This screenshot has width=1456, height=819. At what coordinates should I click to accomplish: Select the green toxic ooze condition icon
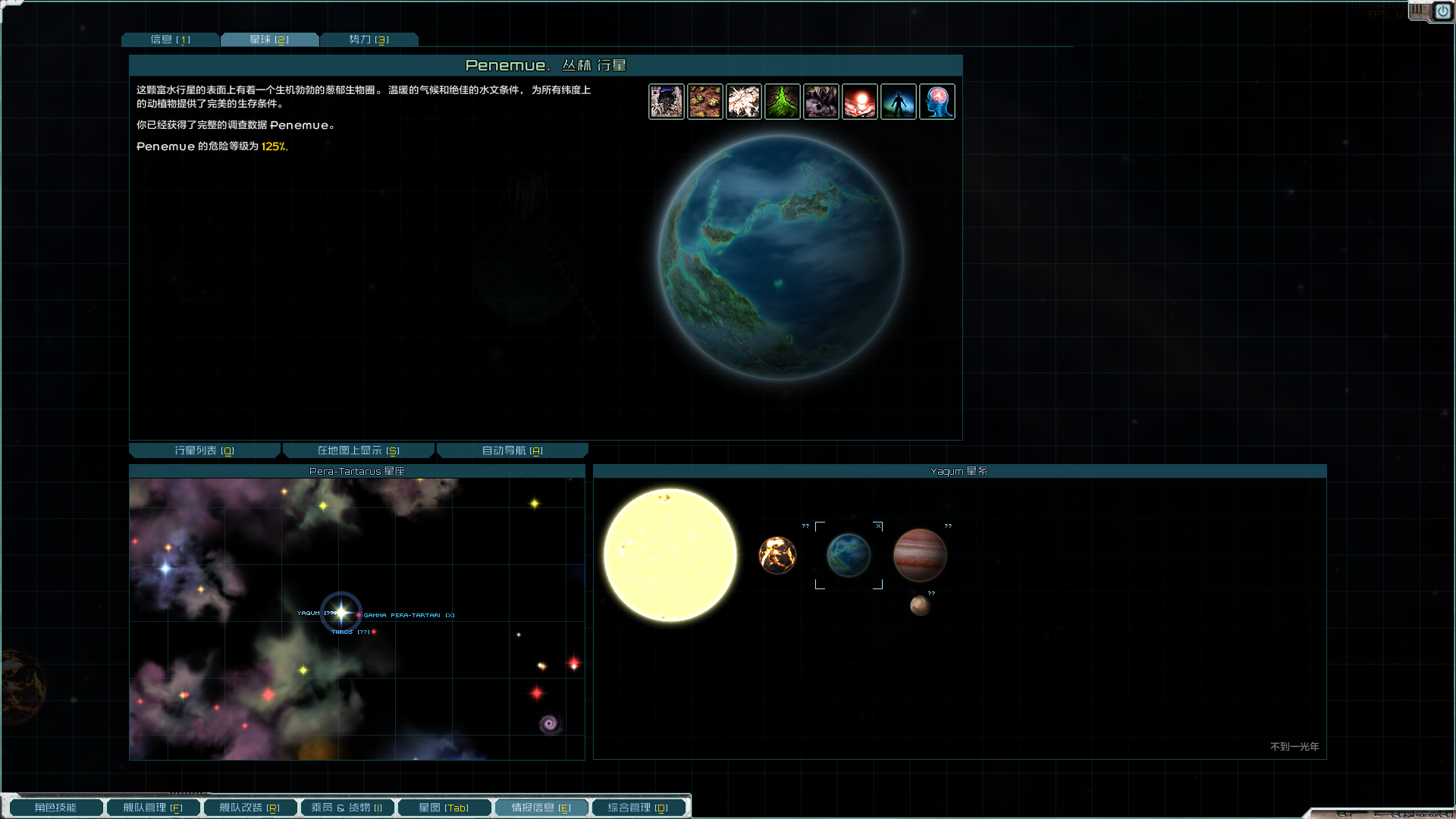point(783,102)
